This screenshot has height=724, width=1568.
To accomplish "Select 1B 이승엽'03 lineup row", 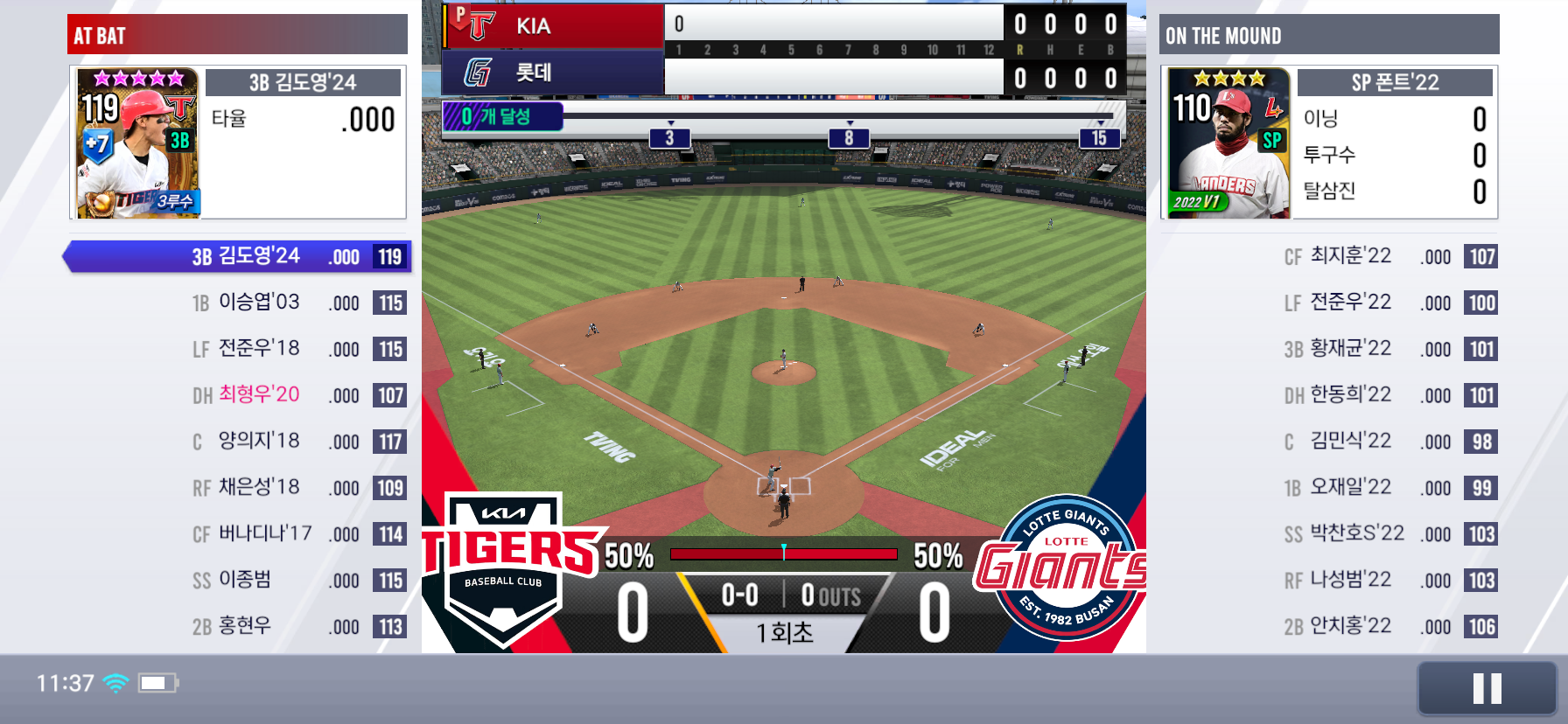I will tap(297, 303).
